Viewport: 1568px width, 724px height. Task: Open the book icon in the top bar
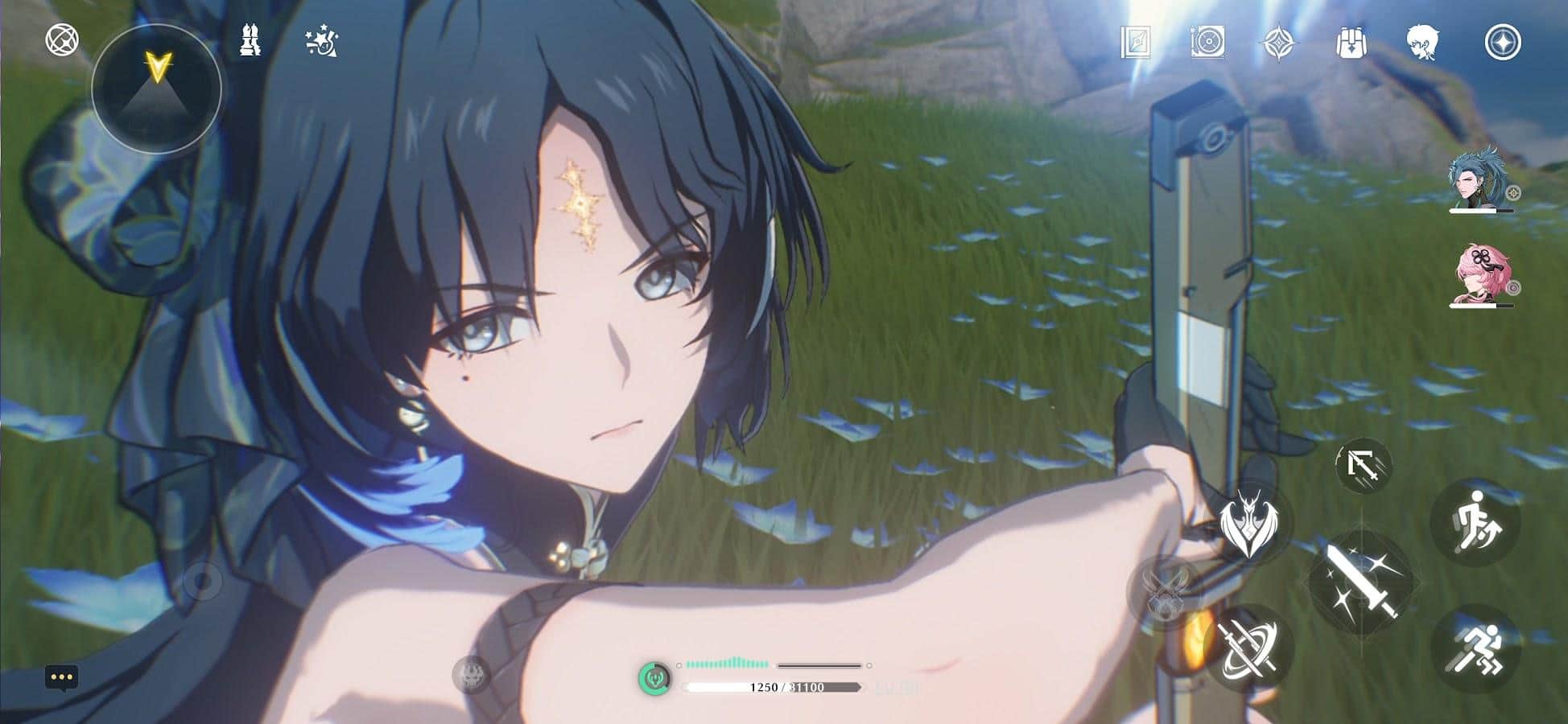(x=1135, y=42)
